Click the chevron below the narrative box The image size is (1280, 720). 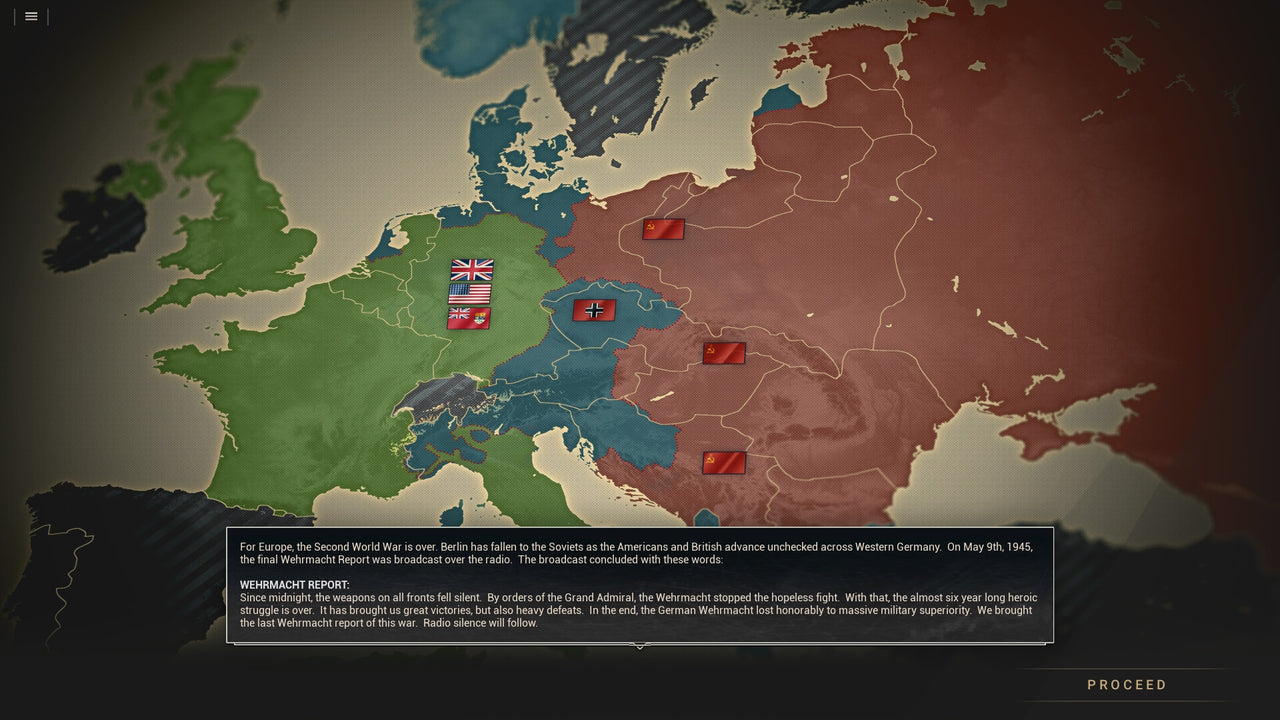click(640, 647)
